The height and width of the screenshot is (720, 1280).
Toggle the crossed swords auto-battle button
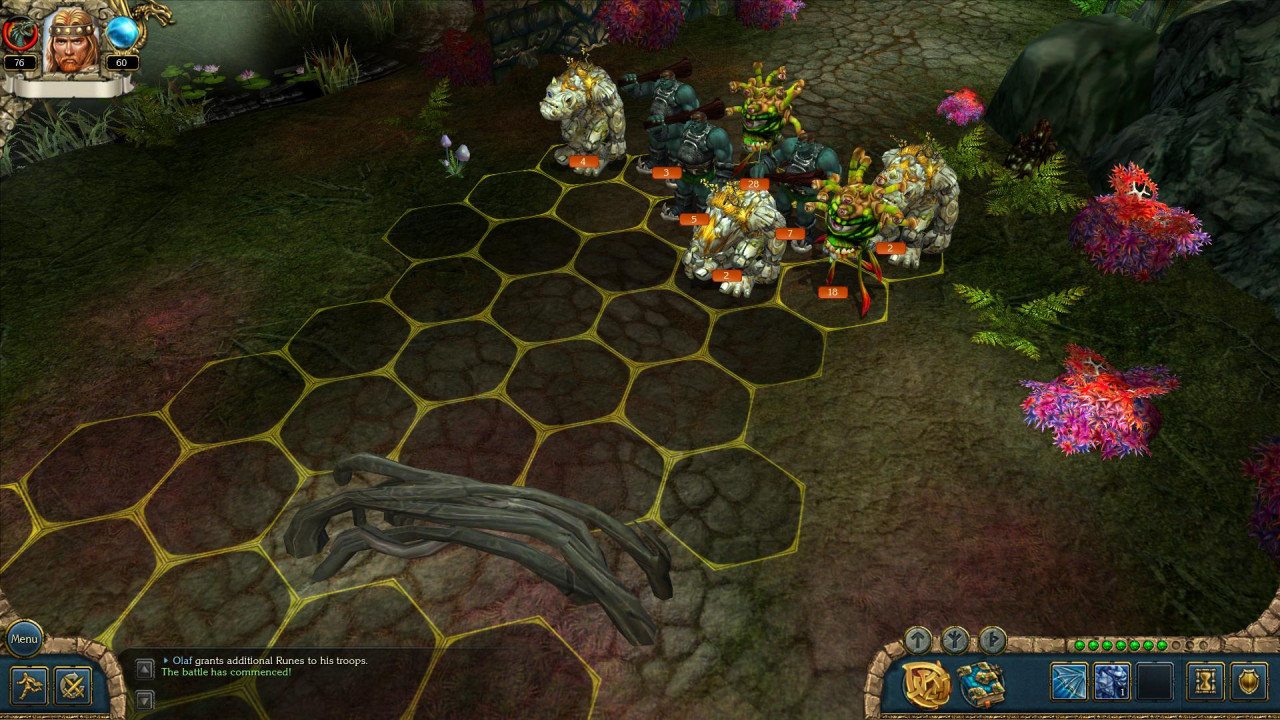(73, 686)
